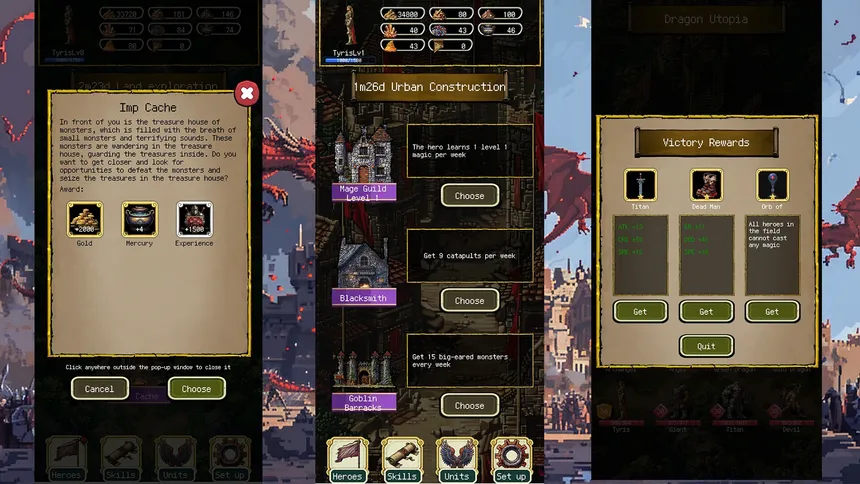Choose the Goblin Barracks construction option
860x484 pixels.
(x=469, y=405)
